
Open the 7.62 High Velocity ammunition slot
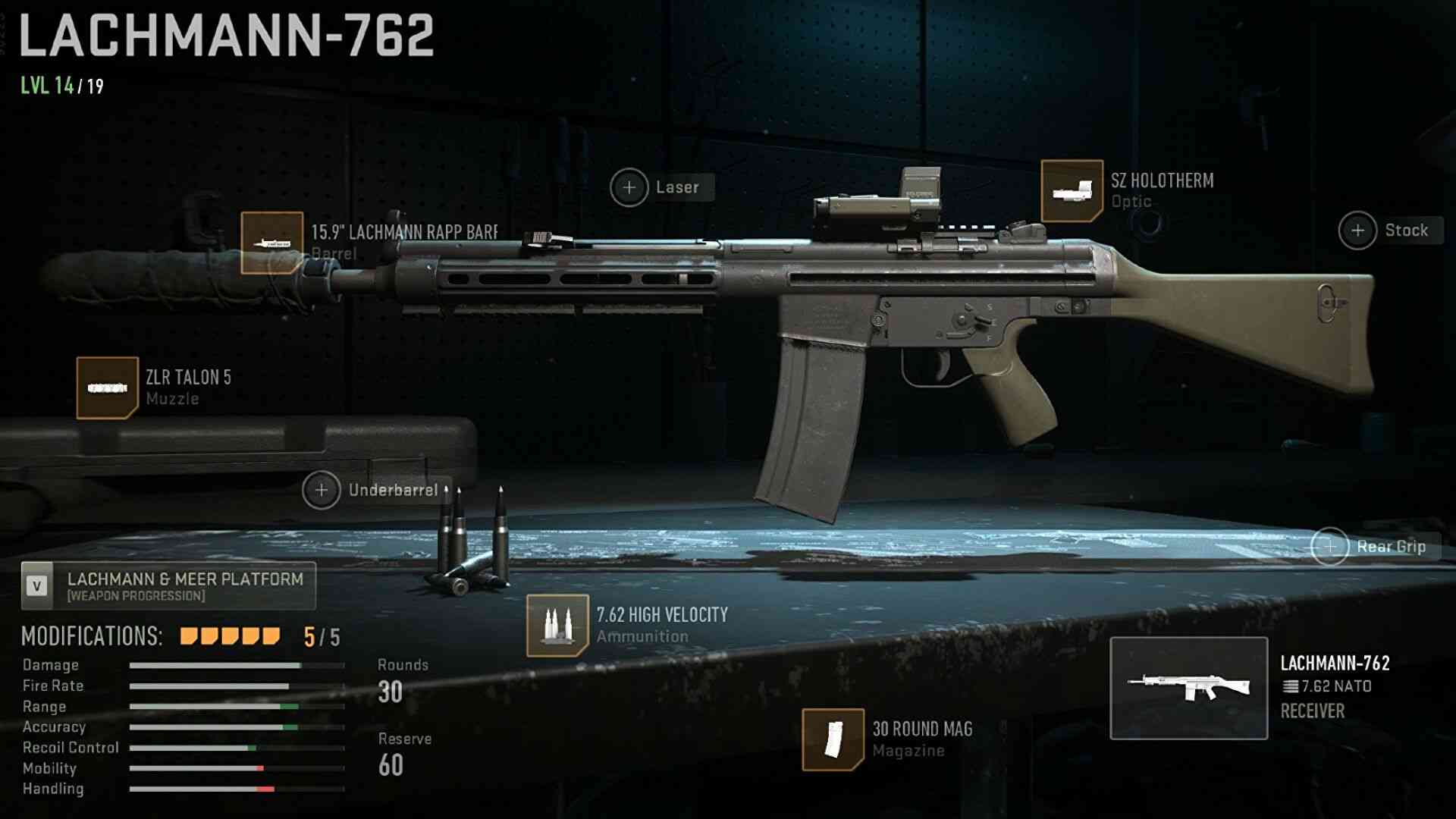click(x=557, y=626)
